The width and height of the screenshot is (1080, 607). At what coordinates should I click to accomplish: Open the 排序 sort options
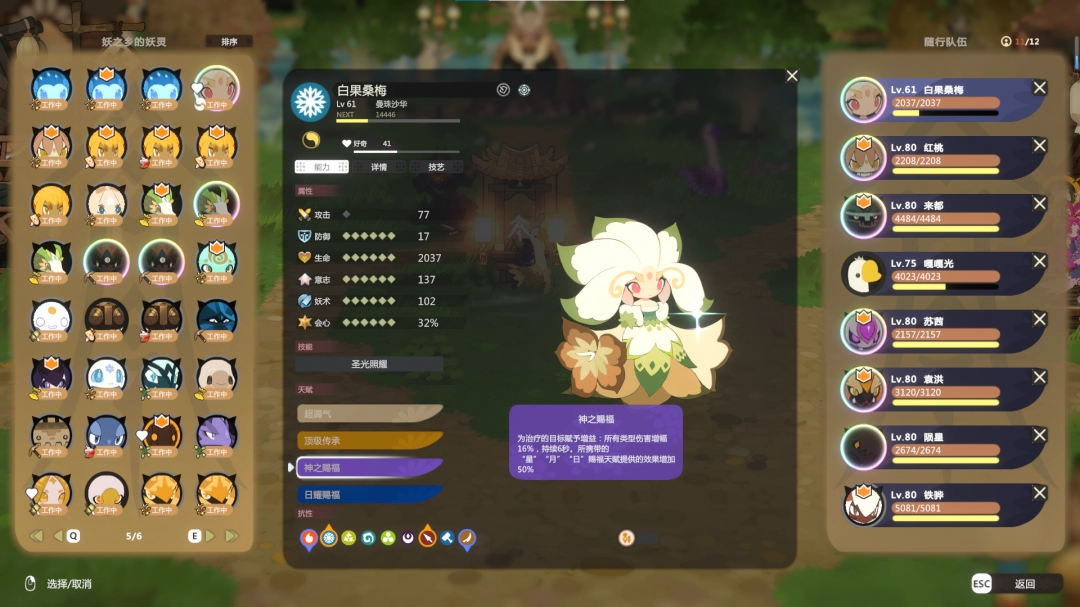(x=229, y=42)
